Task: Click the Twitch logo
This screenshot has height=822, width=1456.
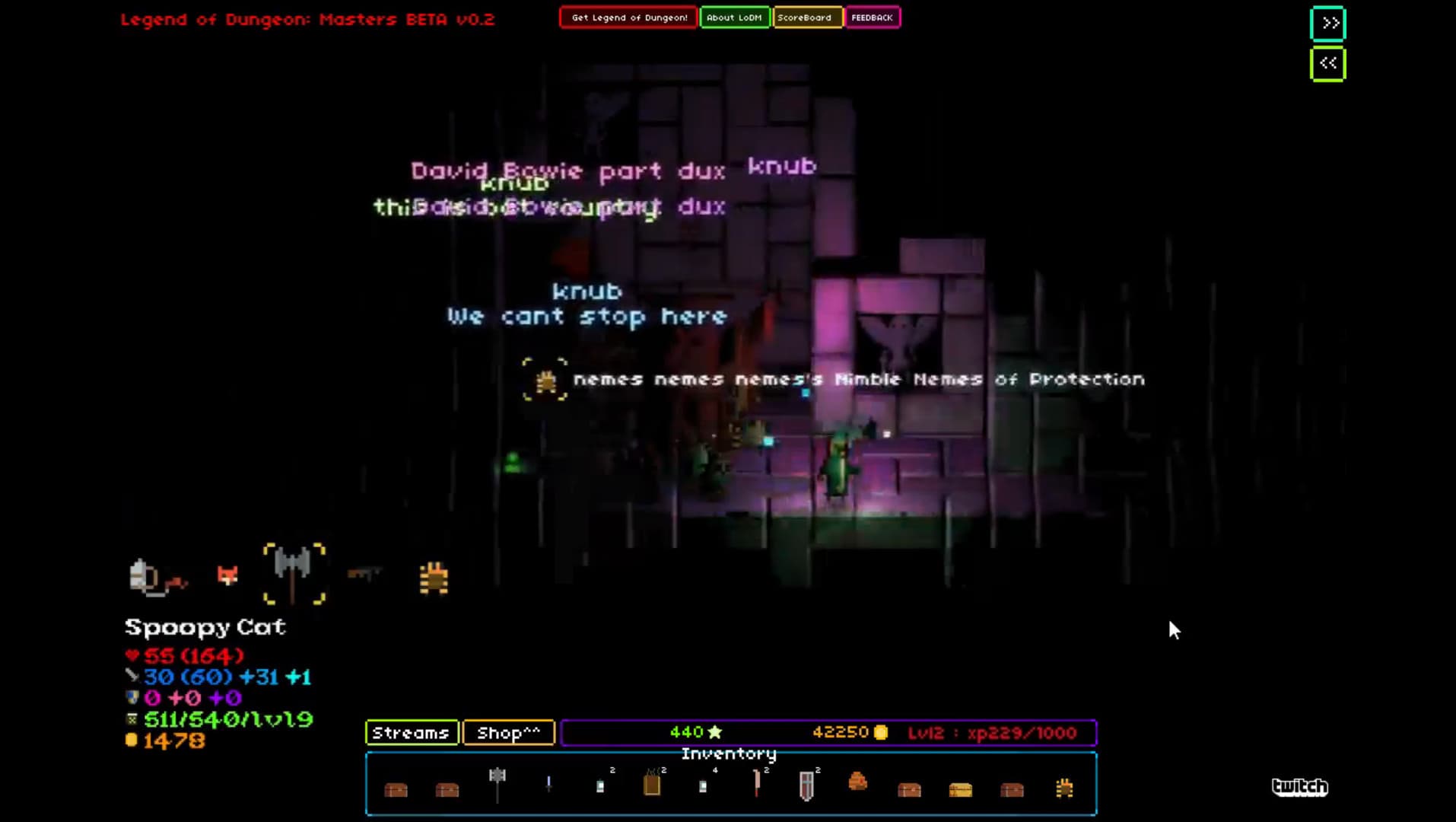Action: point(1301,787)
